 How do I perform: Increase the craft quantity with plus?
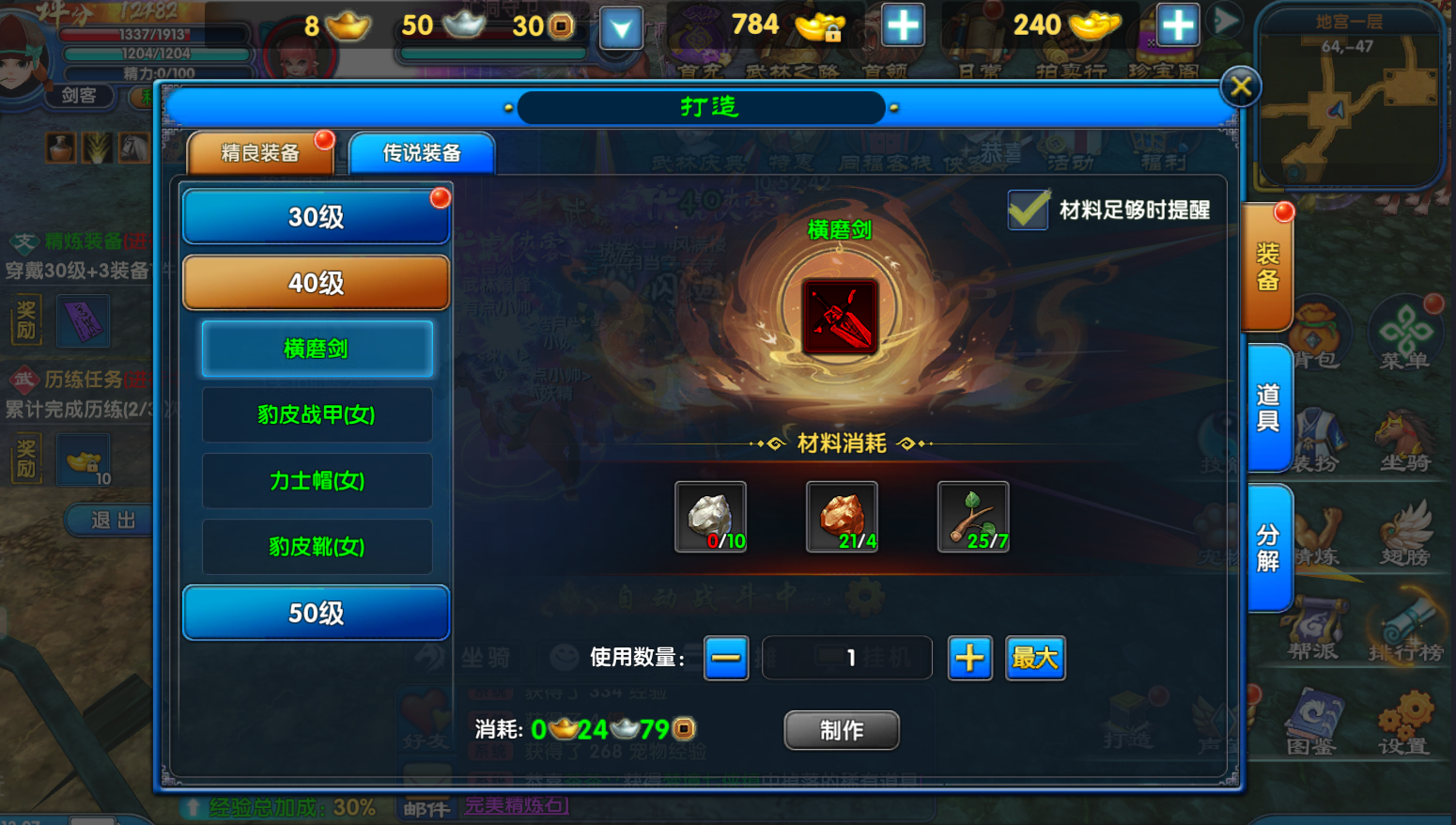click(x=969, y=658)
